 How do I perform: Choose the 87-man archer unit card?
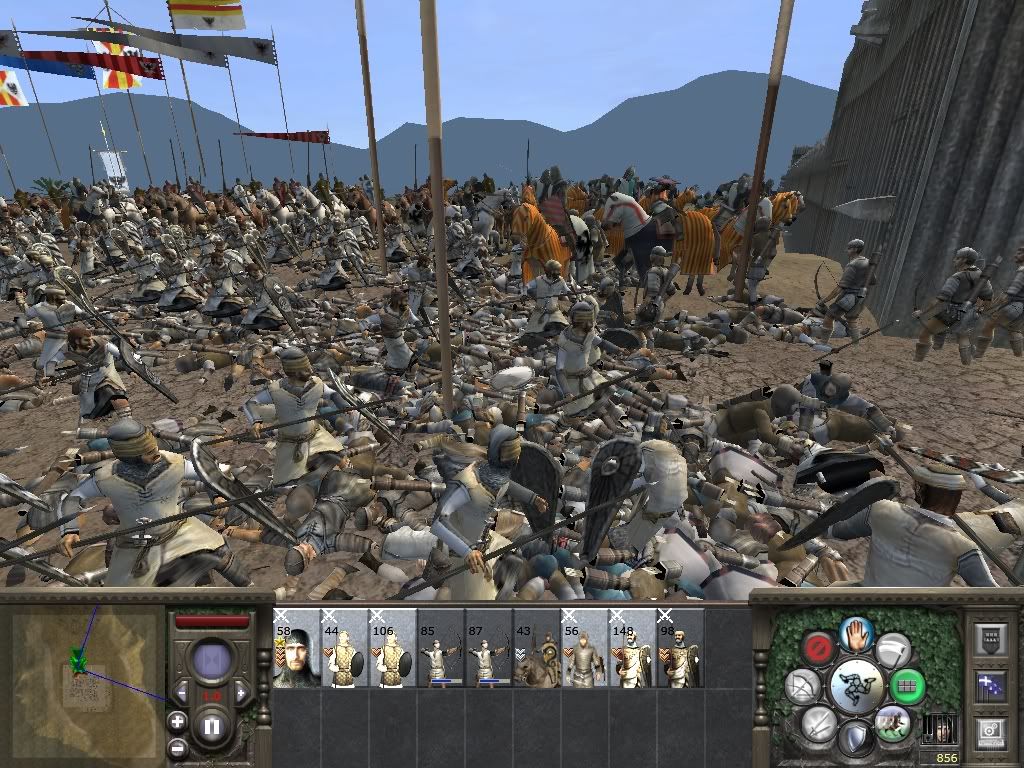tap(488, 648)
